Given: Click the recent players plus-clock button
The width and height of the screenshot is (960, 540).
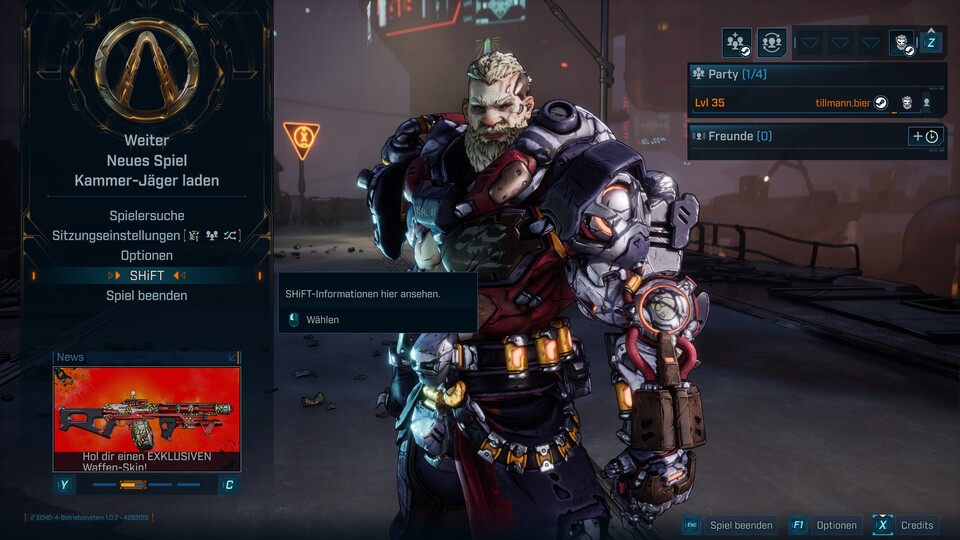Looking at the screenshot, I should [x=925, y=136].
